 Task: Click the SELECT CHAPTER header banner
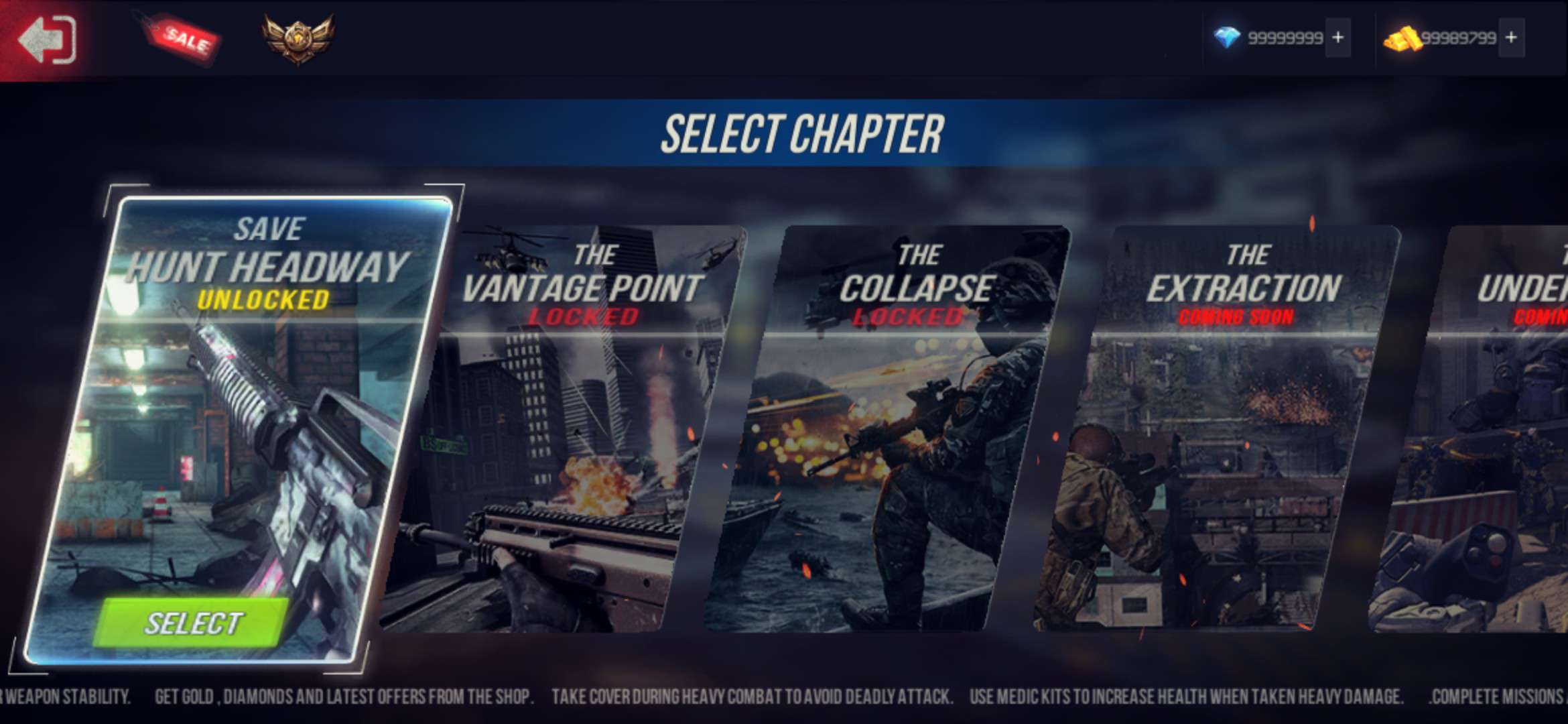801,131
